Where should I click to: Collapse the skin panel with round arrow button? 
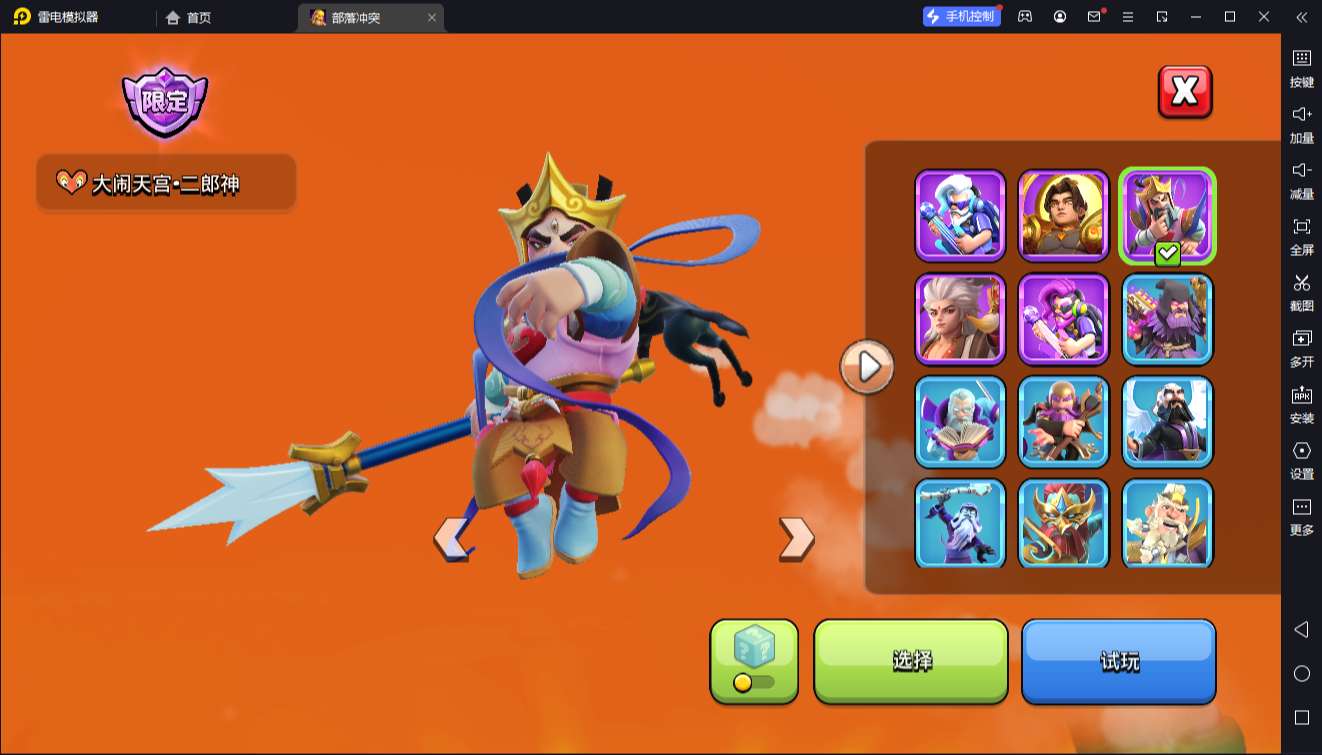pos(867,367)
